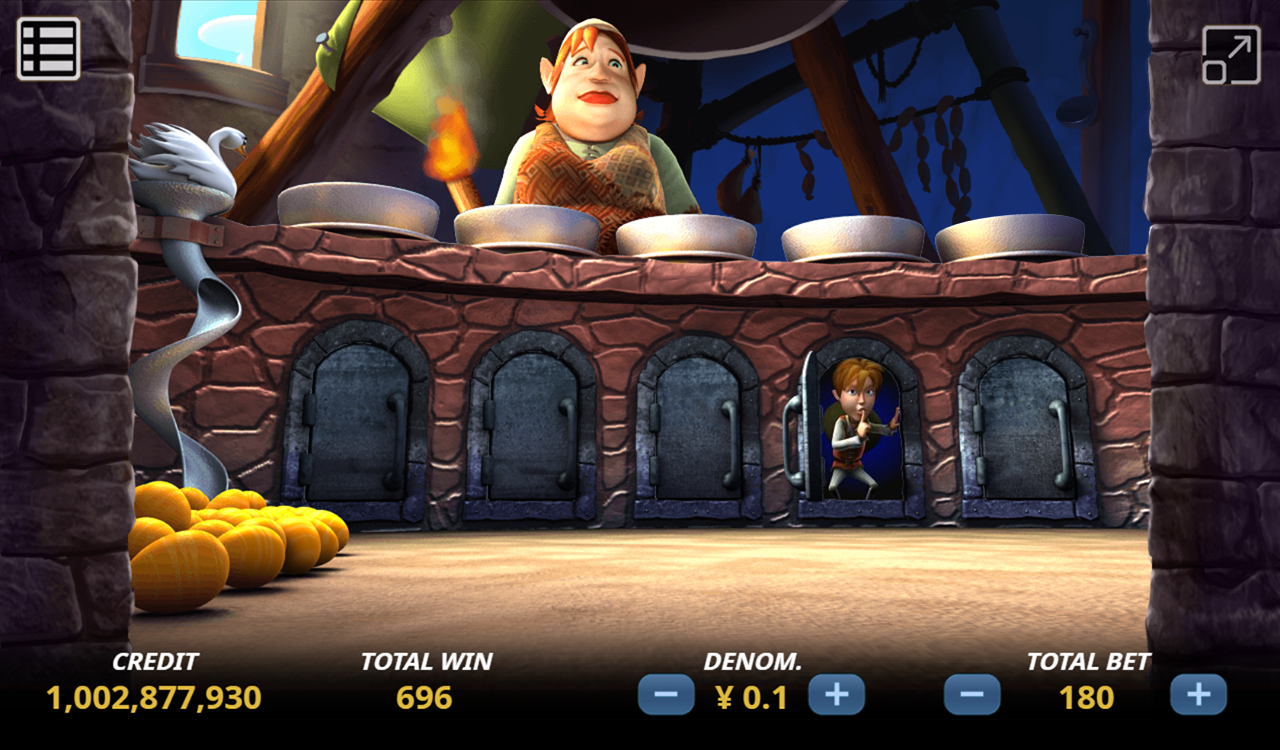
Task: Increase the denomination with plus button
Action: coord(836,695)
